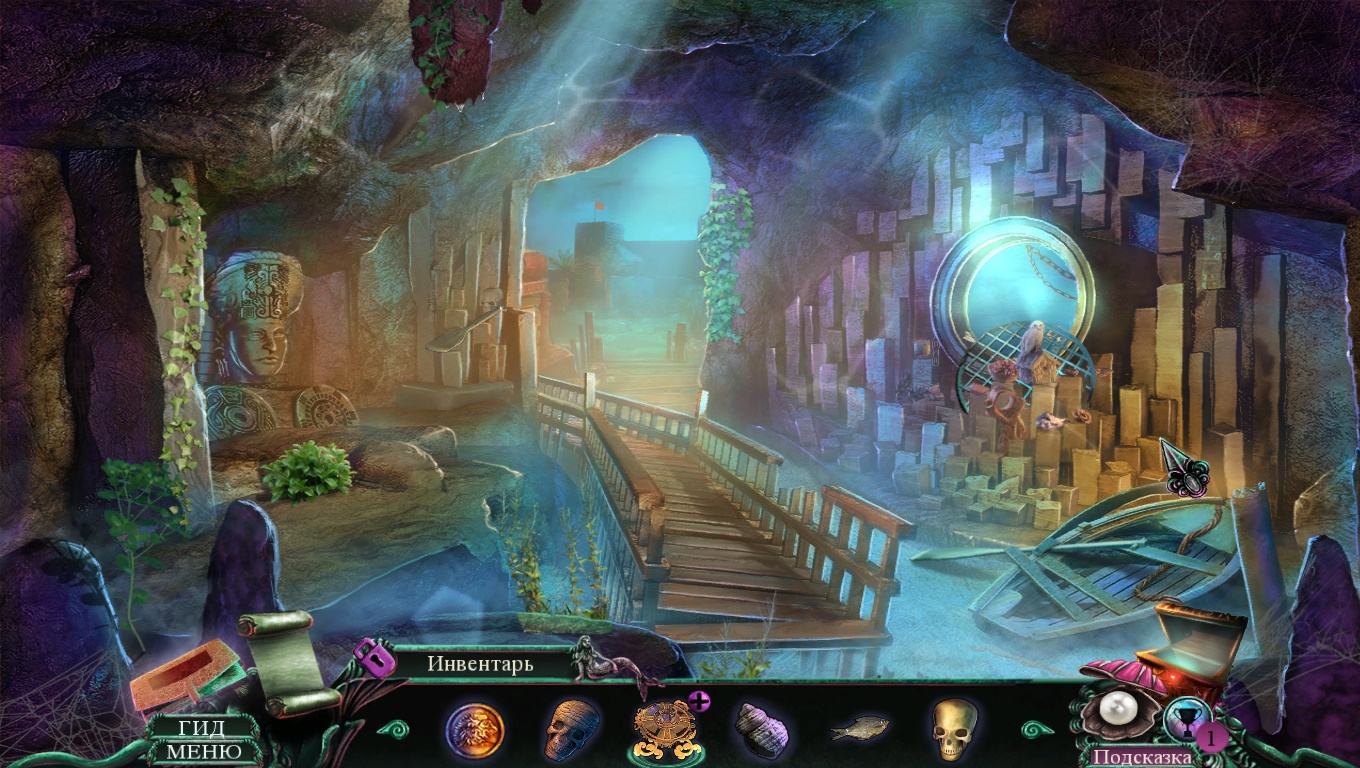Open the trophy achievements icon
Screen dimensions: 1360x768
pyautogui.click(x=1186, y=721)
